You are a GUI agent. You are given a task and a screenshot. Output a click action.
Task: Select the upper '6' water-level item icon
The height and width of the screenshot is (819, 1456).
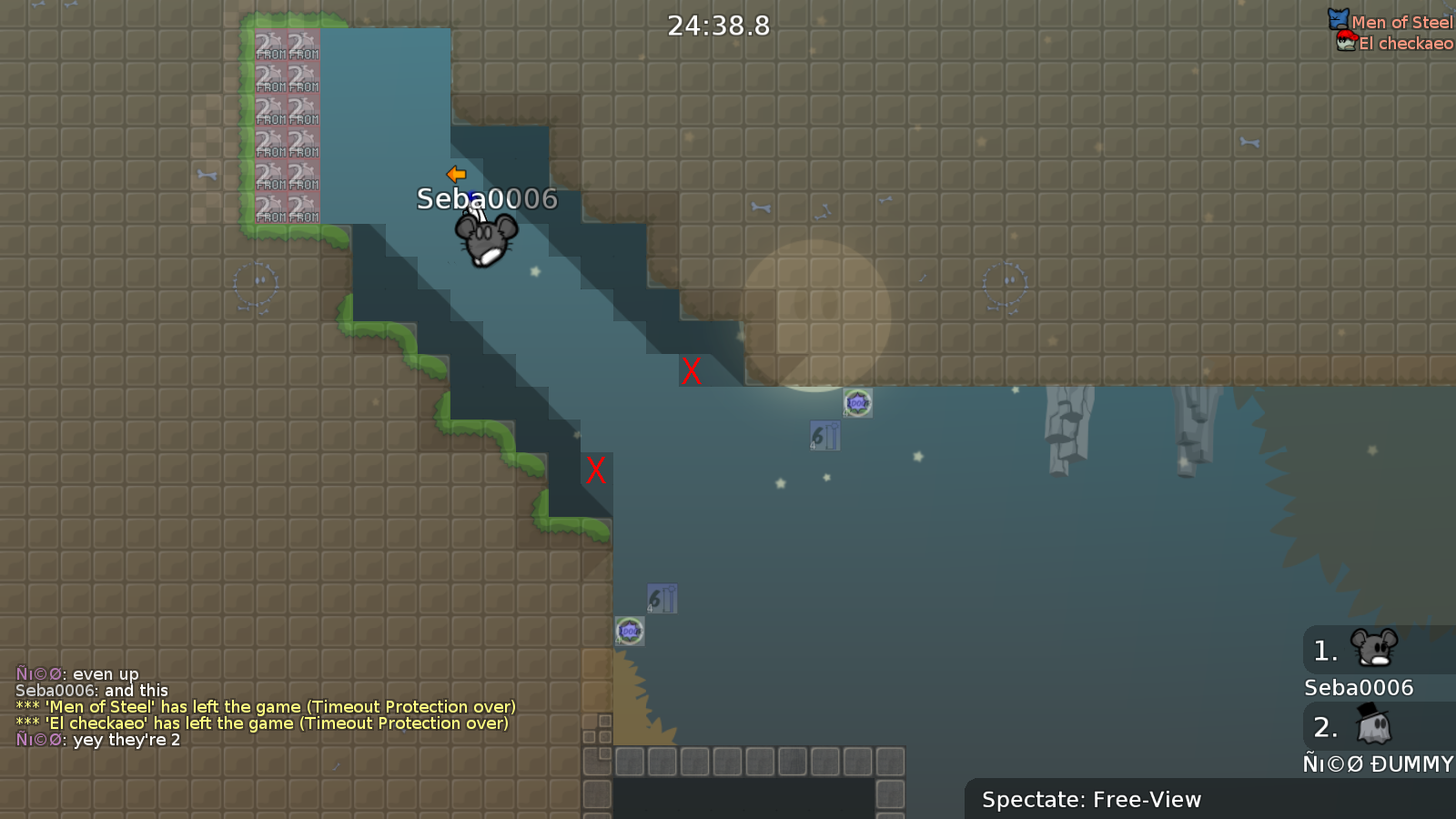(826, 435)
